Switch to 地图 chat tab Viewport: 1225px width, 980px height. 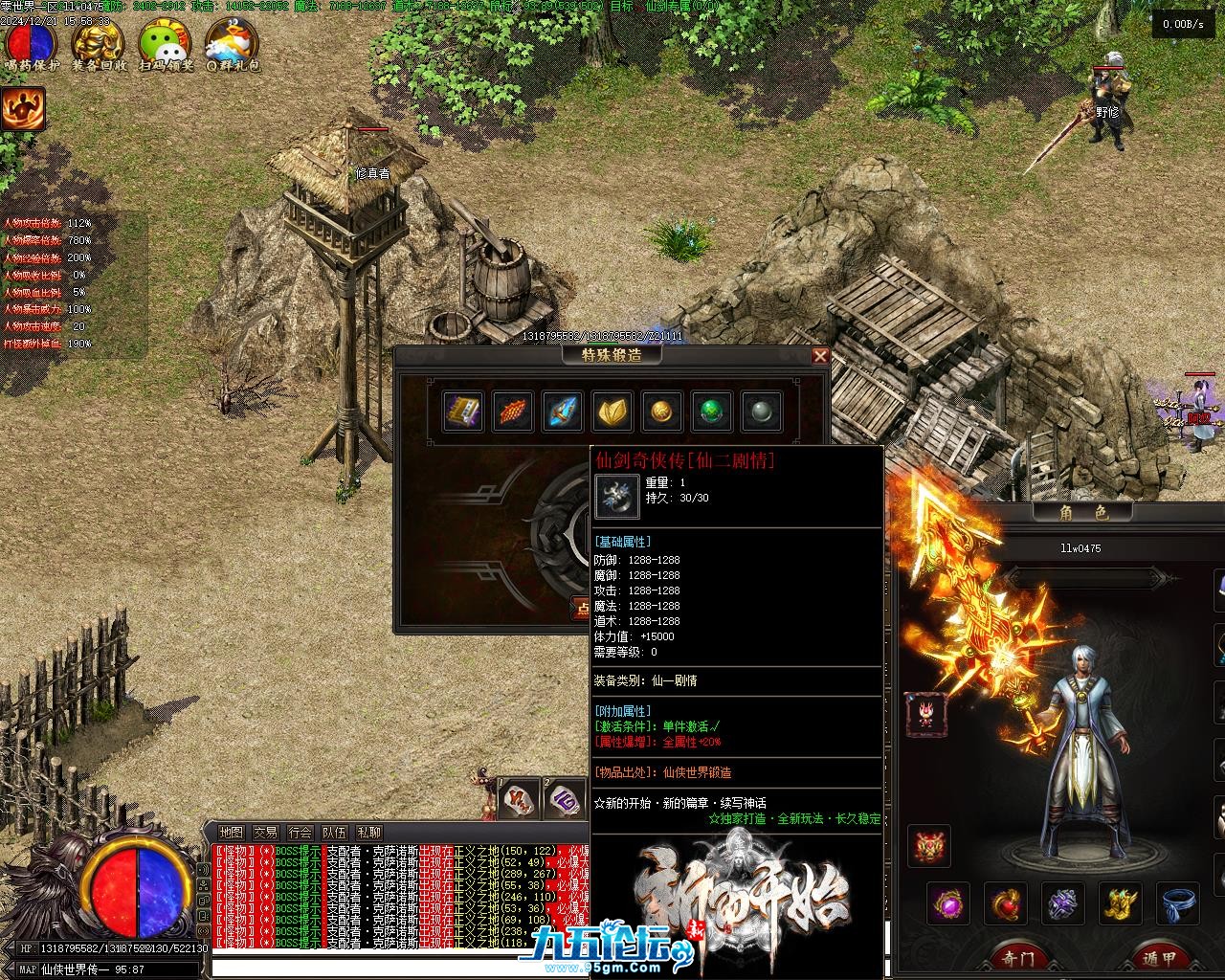231,833
